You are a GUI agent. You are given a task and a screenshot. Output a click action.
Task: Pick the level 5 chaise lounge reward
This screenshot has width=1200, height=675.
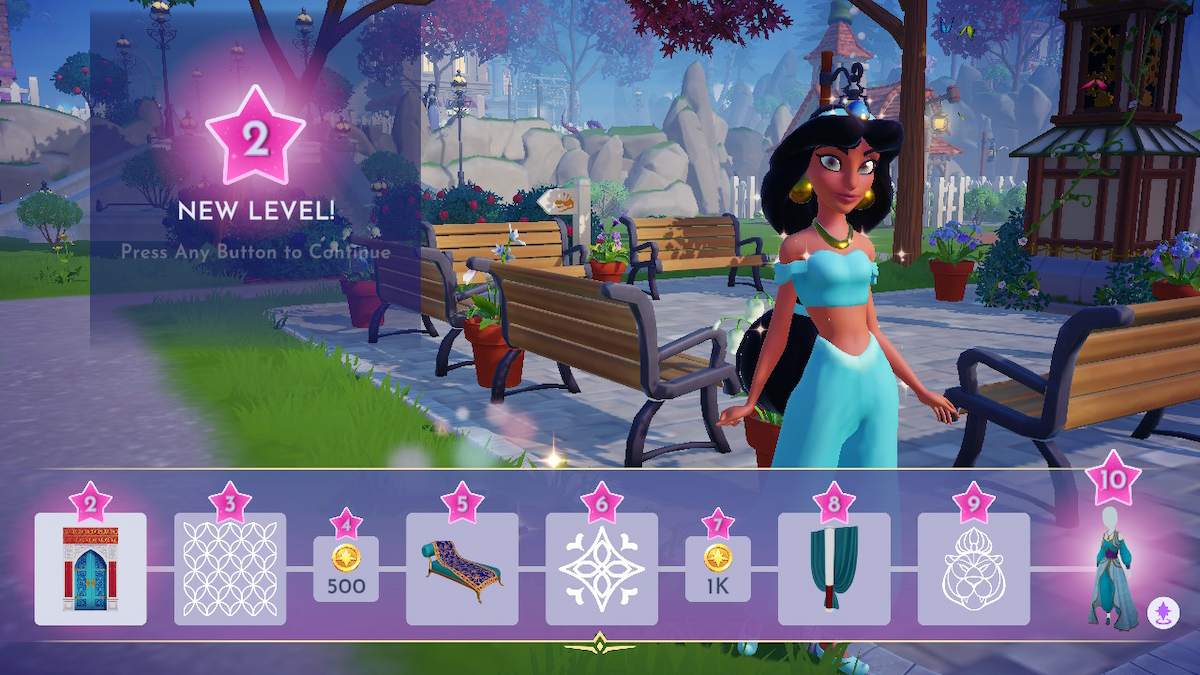[x=462, y=569]
